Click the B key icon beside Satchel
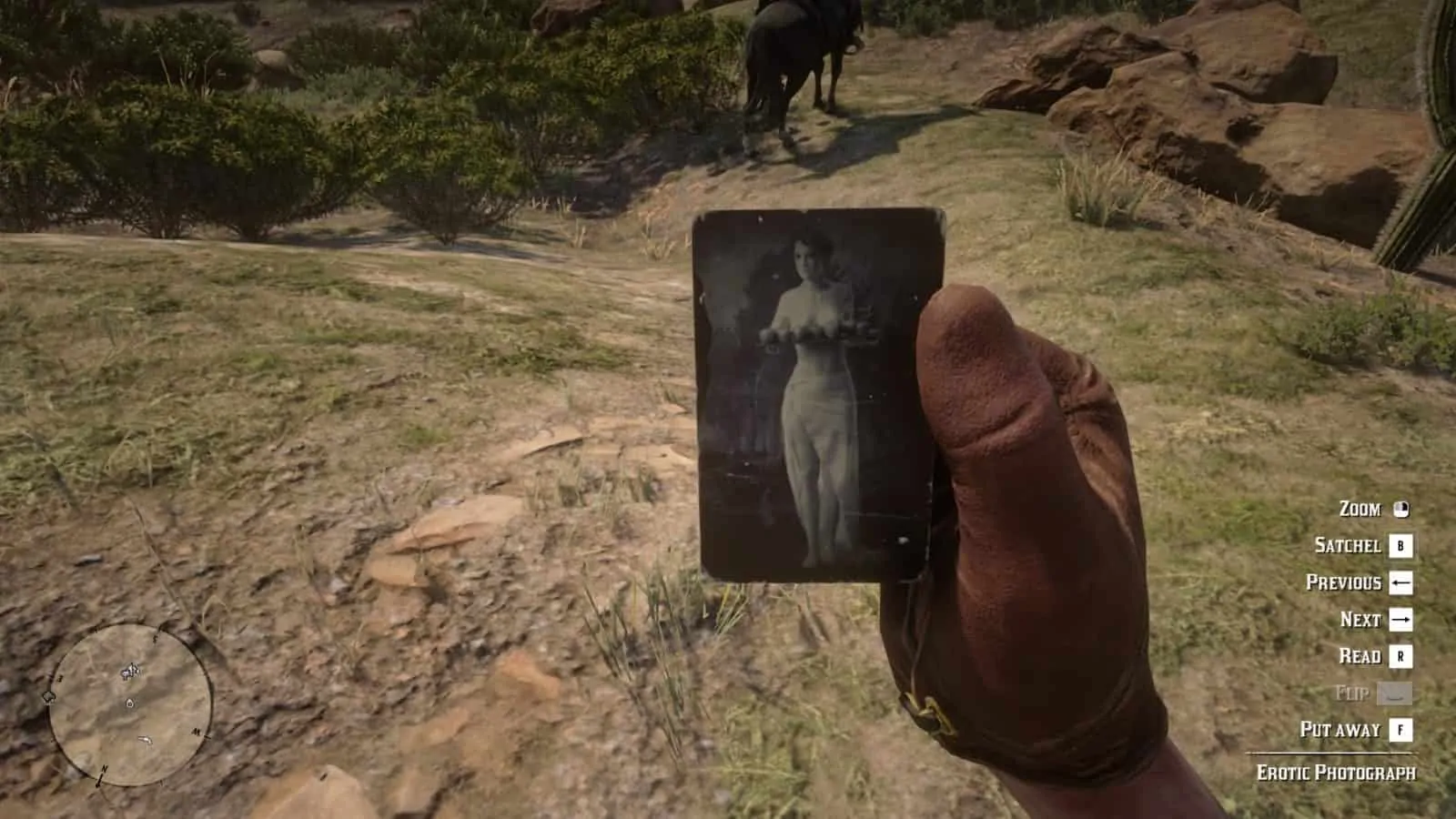Screen dimensions: 1456x819 [x=1400, y=547]
